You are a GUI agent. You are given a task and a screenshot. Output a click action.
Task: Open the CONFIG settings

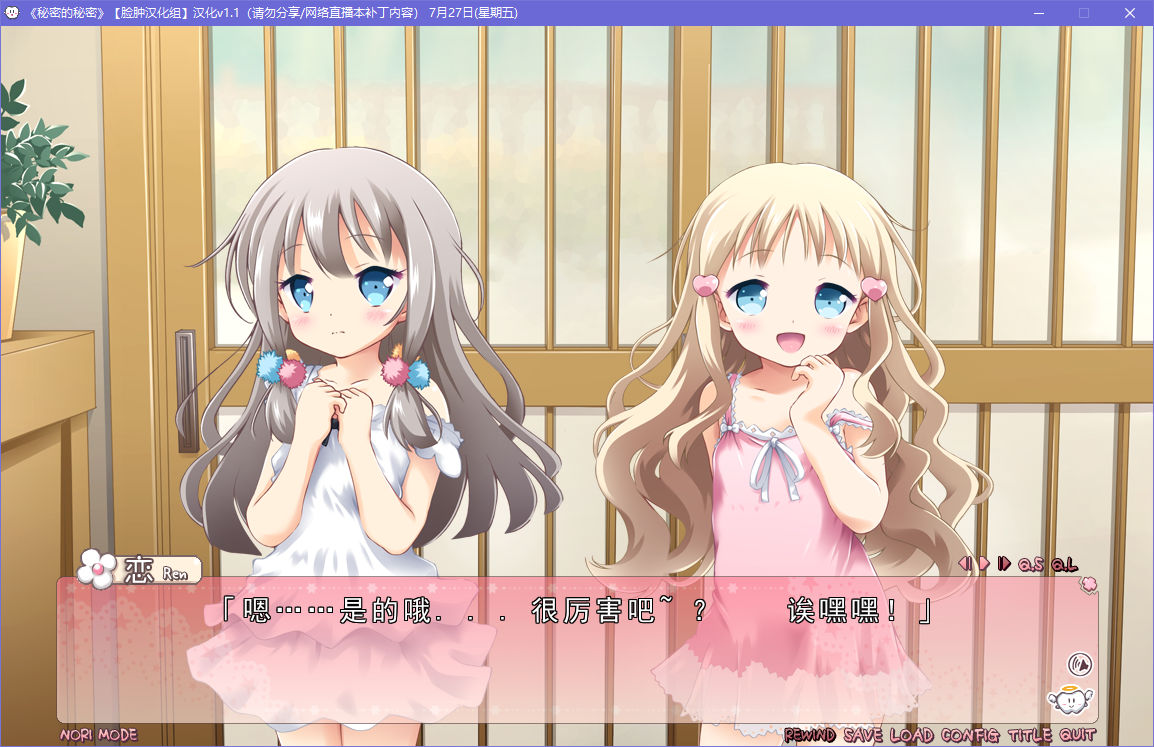pos(970,735)
